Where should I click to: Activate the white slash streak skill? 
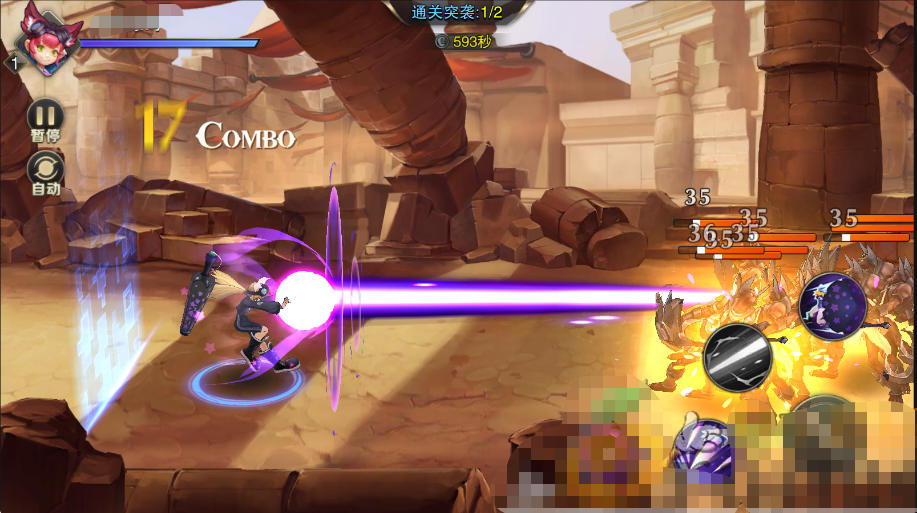(737, 358)
